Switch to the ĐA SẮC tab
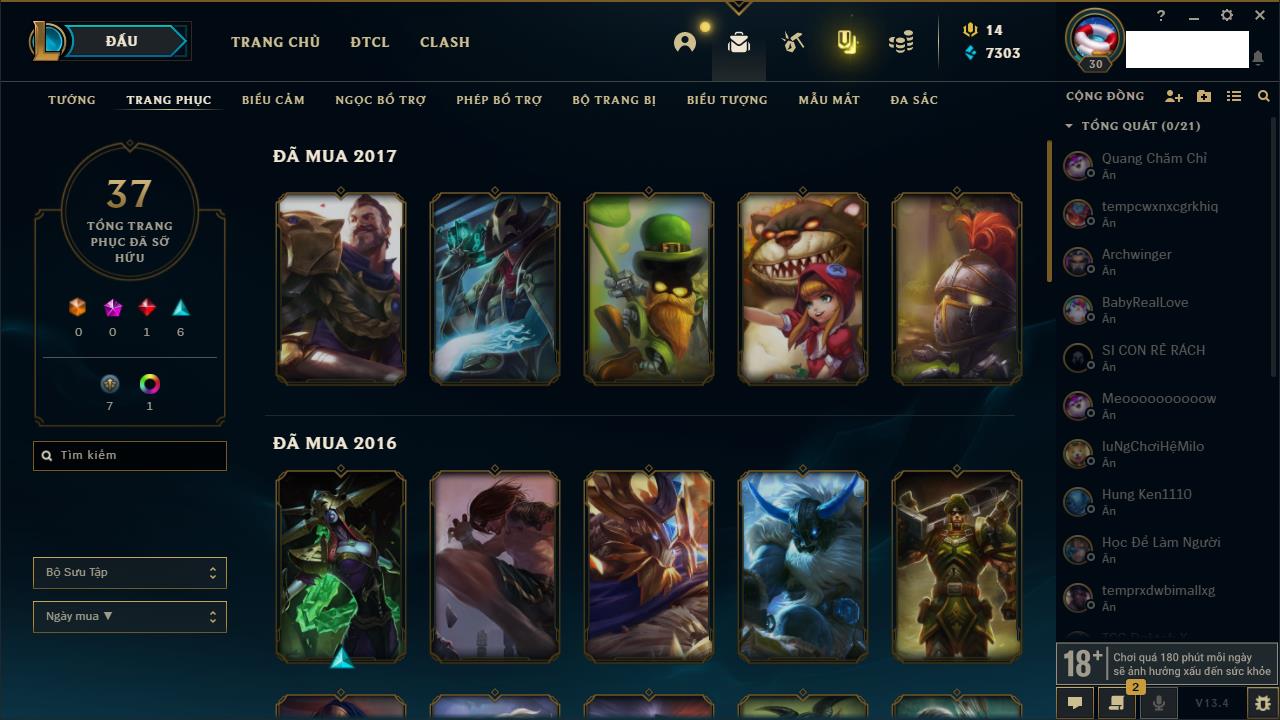Image resolution: width=1280 pixels, height=720 pixels. 914,100
